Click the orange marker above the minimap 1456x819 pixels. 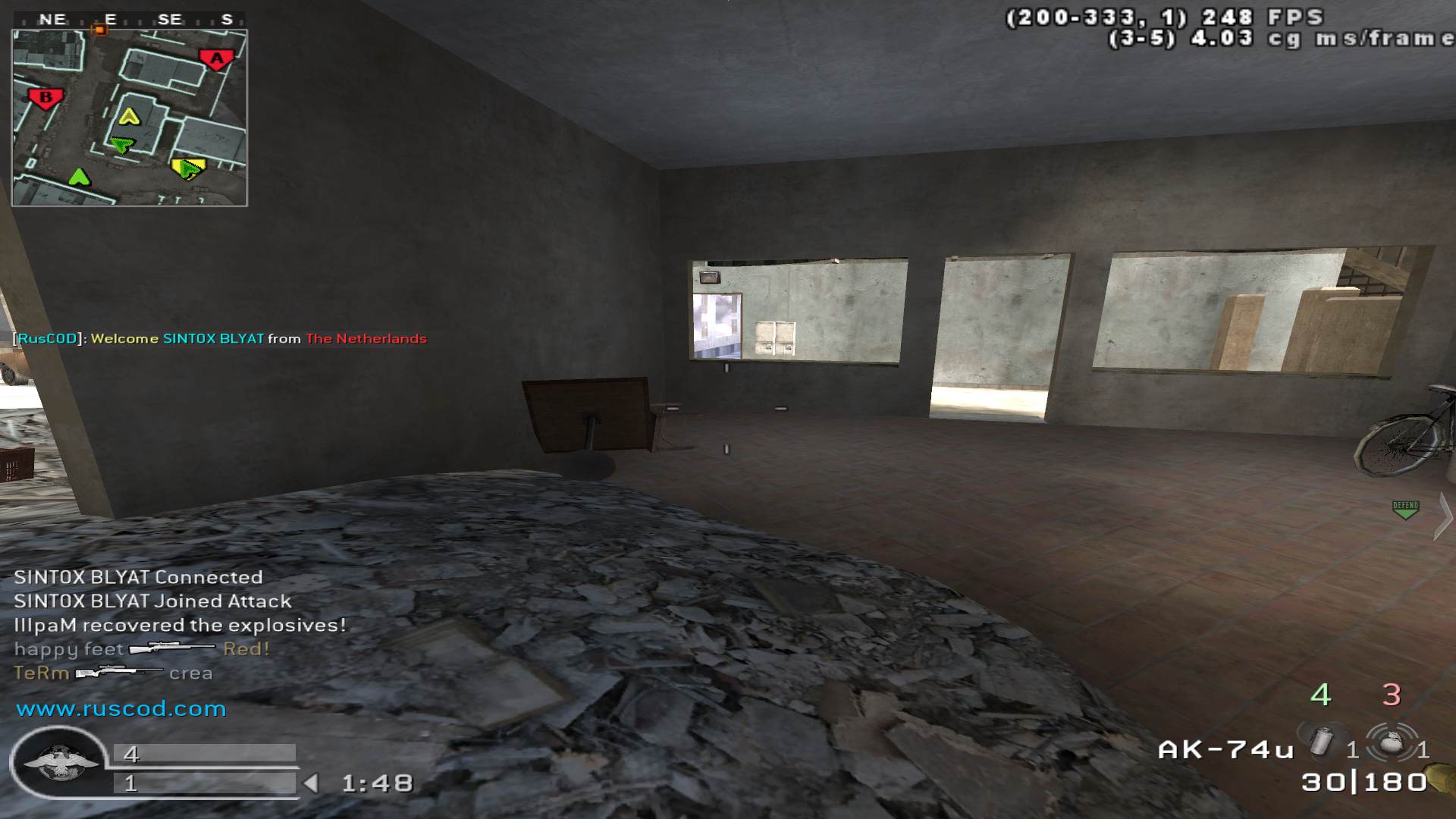click(x=98, y=28)
